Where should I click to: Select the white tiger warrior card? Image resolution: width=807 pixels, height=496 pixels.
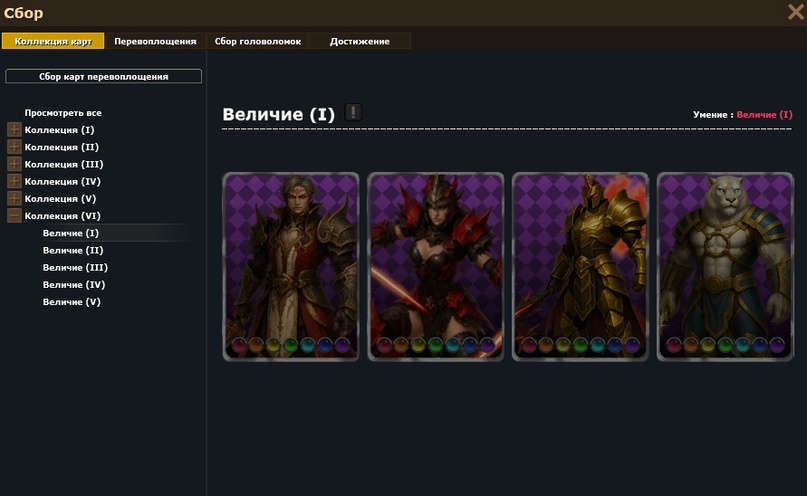725,266
